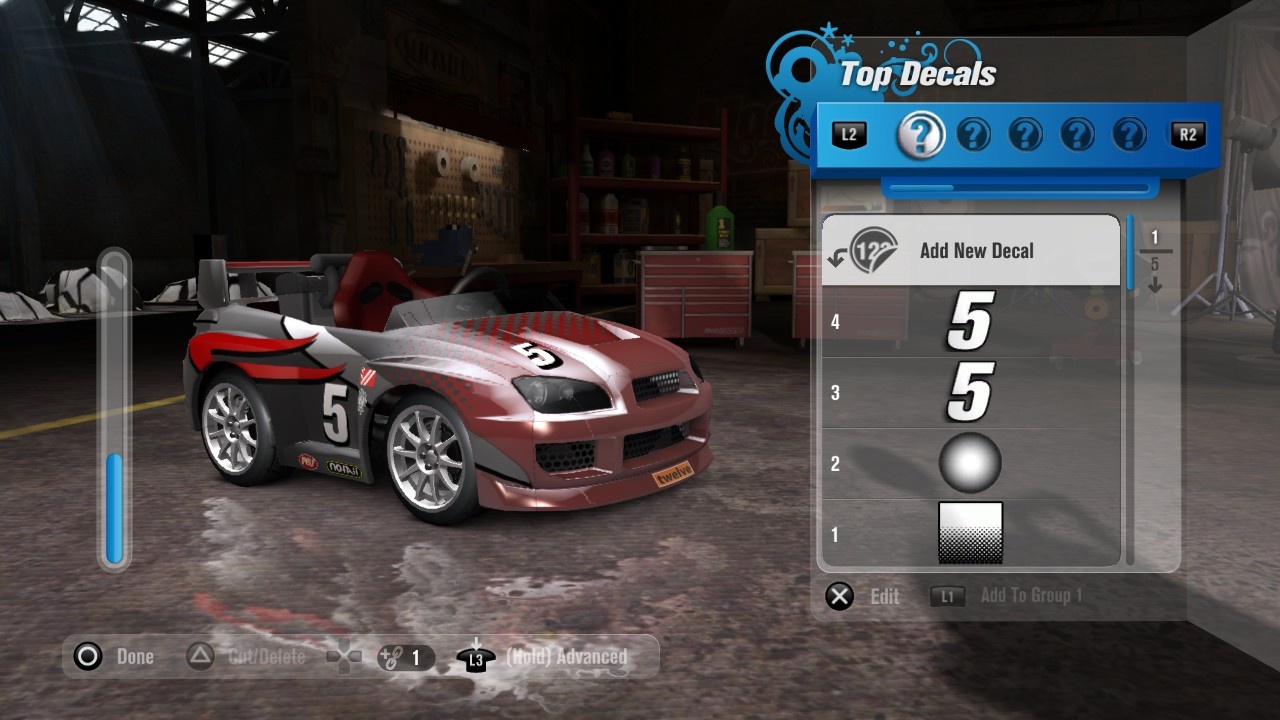Click the decal list scrollbar

click(x=1131, y=390)
